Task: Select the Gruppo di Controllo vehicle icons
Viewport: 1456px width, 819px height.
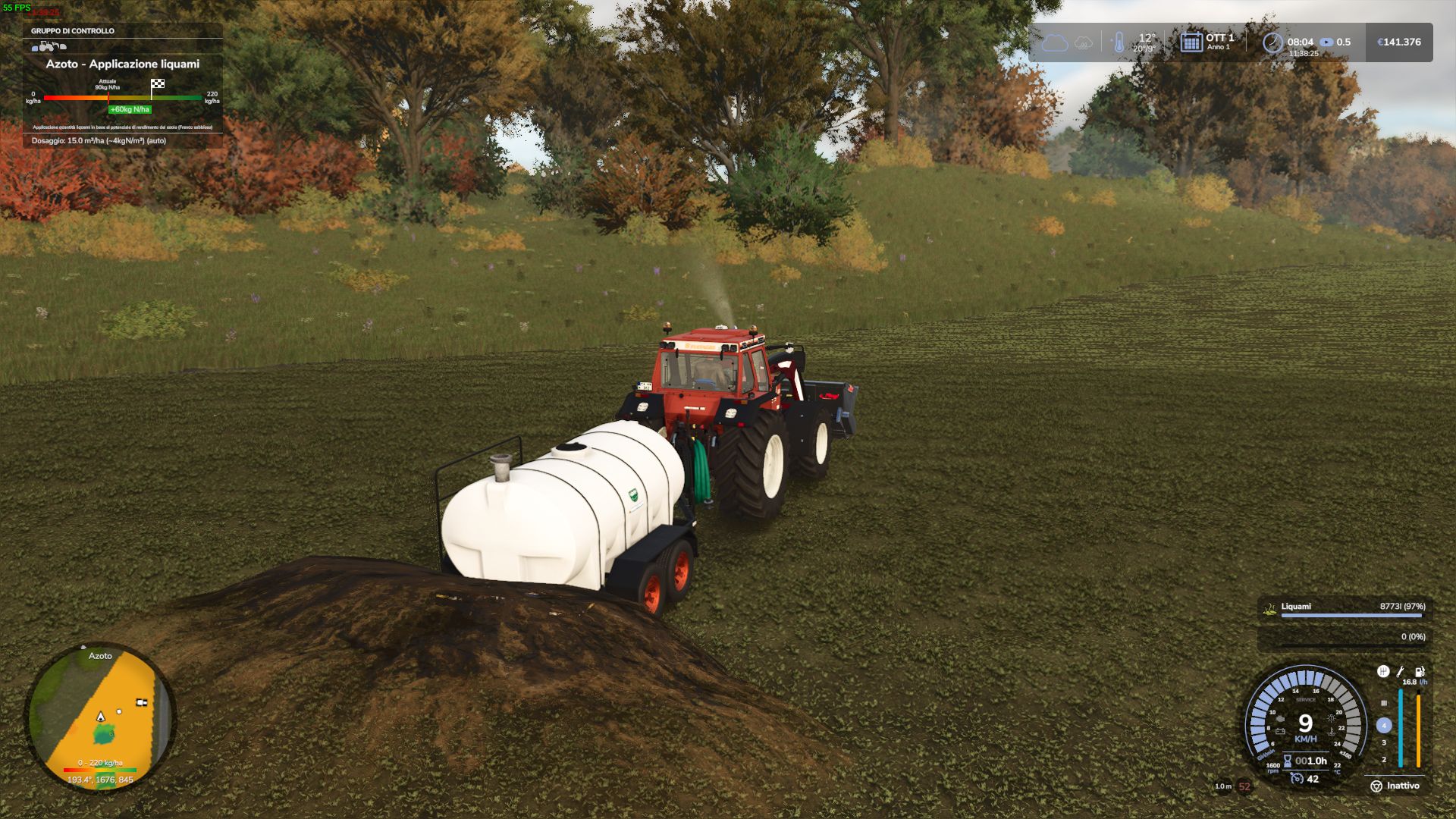Action: (49, 46)
